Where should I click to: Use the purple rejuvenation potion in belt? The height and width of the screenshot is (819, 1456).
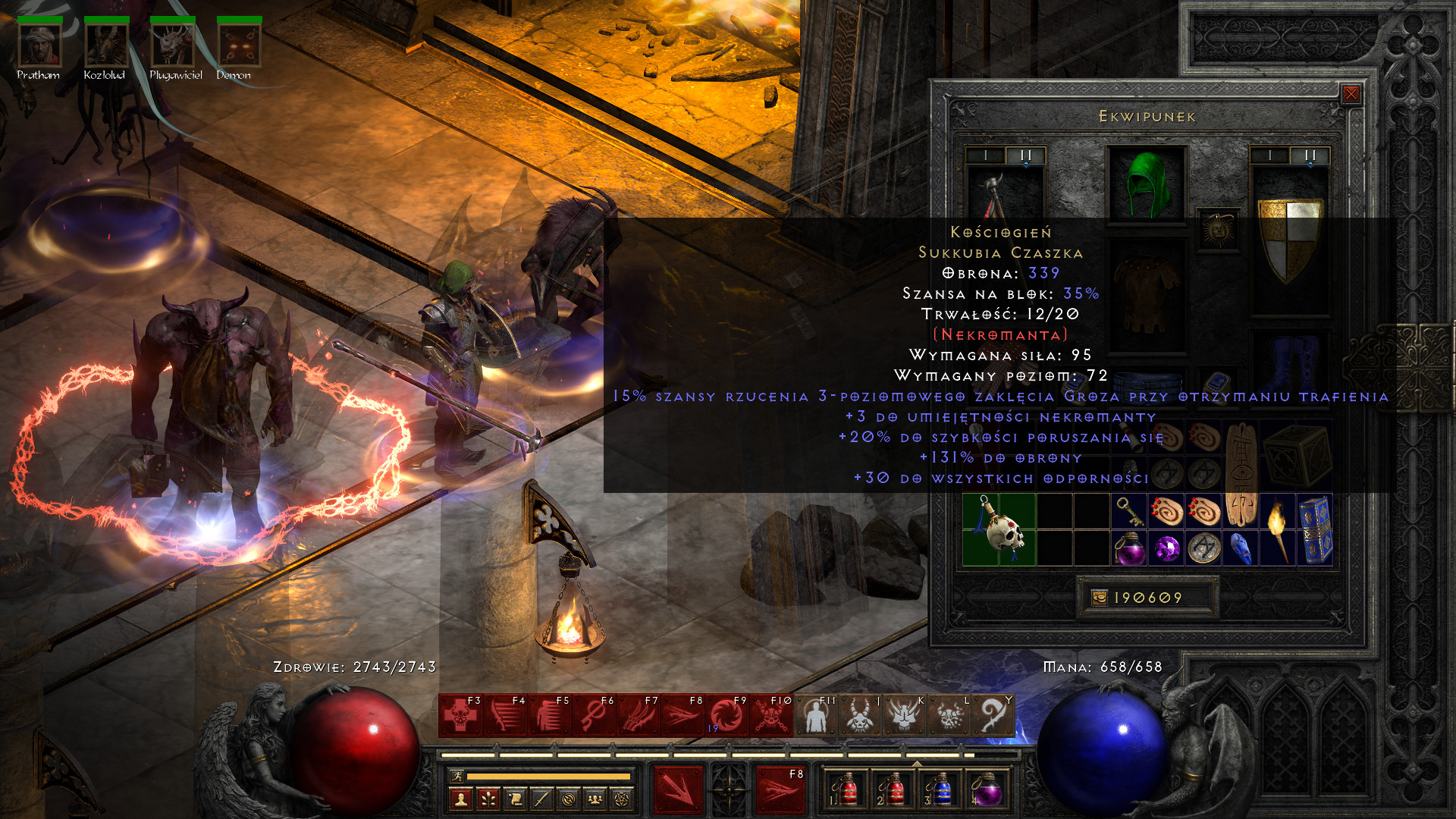tap(986, 790)
